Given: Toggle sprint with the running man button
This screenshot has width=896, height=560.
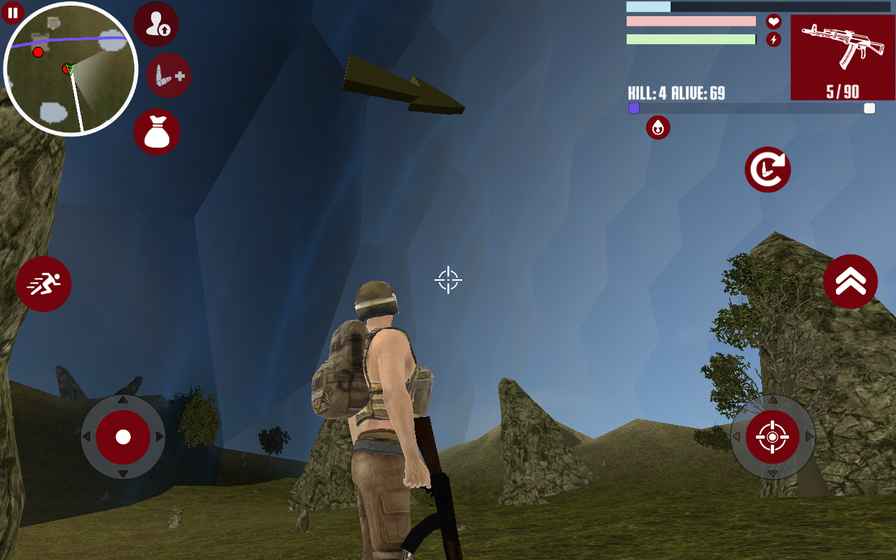Looking at the screenshot, I should coord(44,284).
